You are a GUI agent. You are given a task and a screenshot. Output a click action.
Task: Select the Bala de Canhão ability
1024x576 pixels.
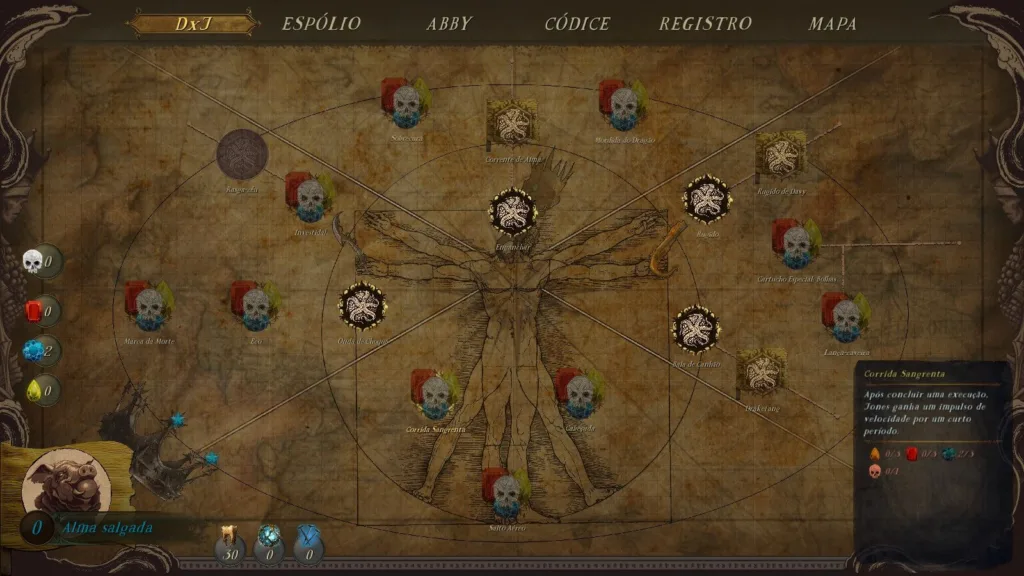tap(695, 329)
